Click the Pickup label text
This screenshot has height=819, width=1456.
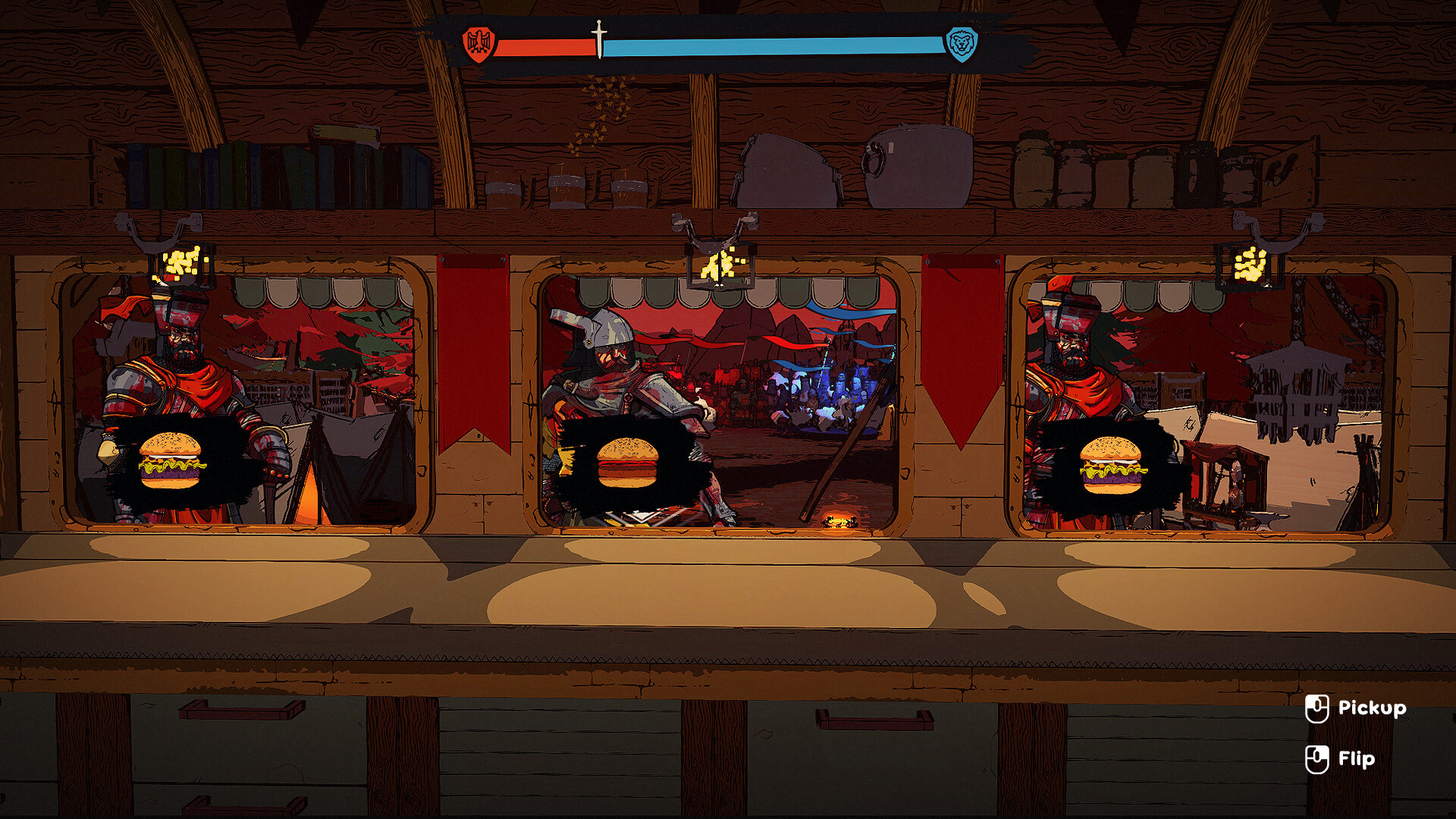coord(1376,708)
